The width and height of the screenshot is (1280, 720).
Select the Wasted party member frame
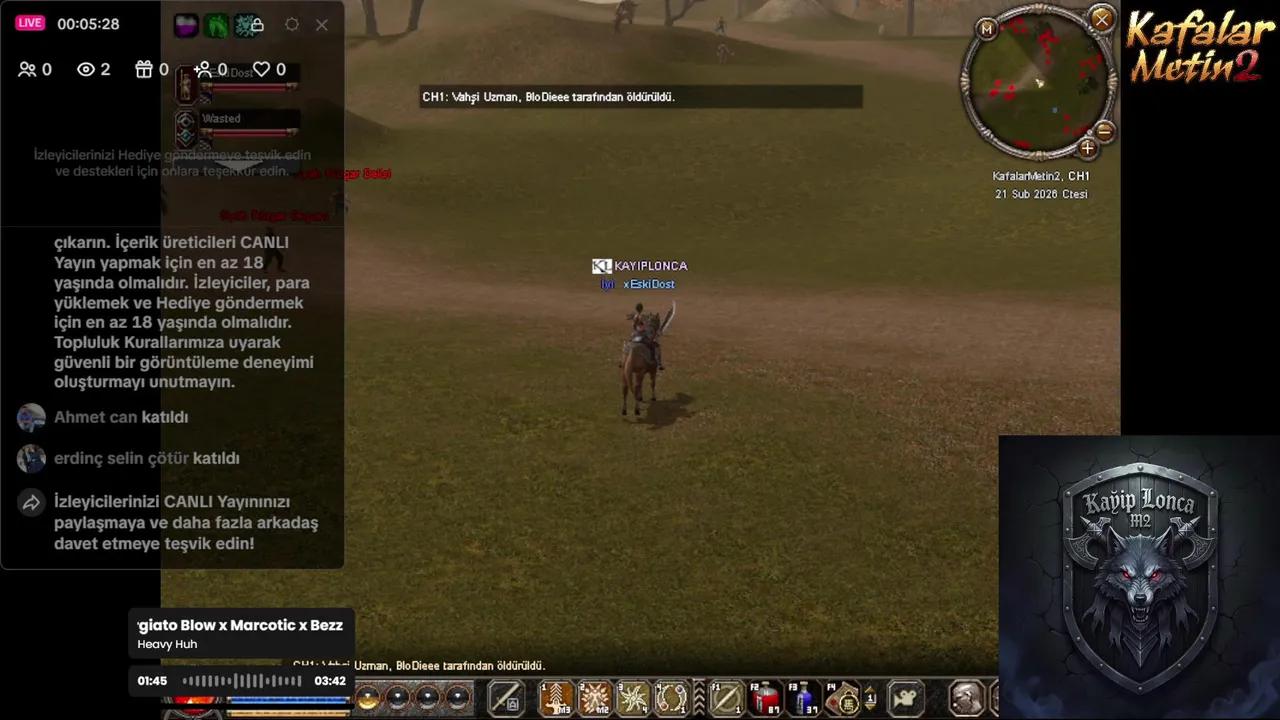point(240,127)
